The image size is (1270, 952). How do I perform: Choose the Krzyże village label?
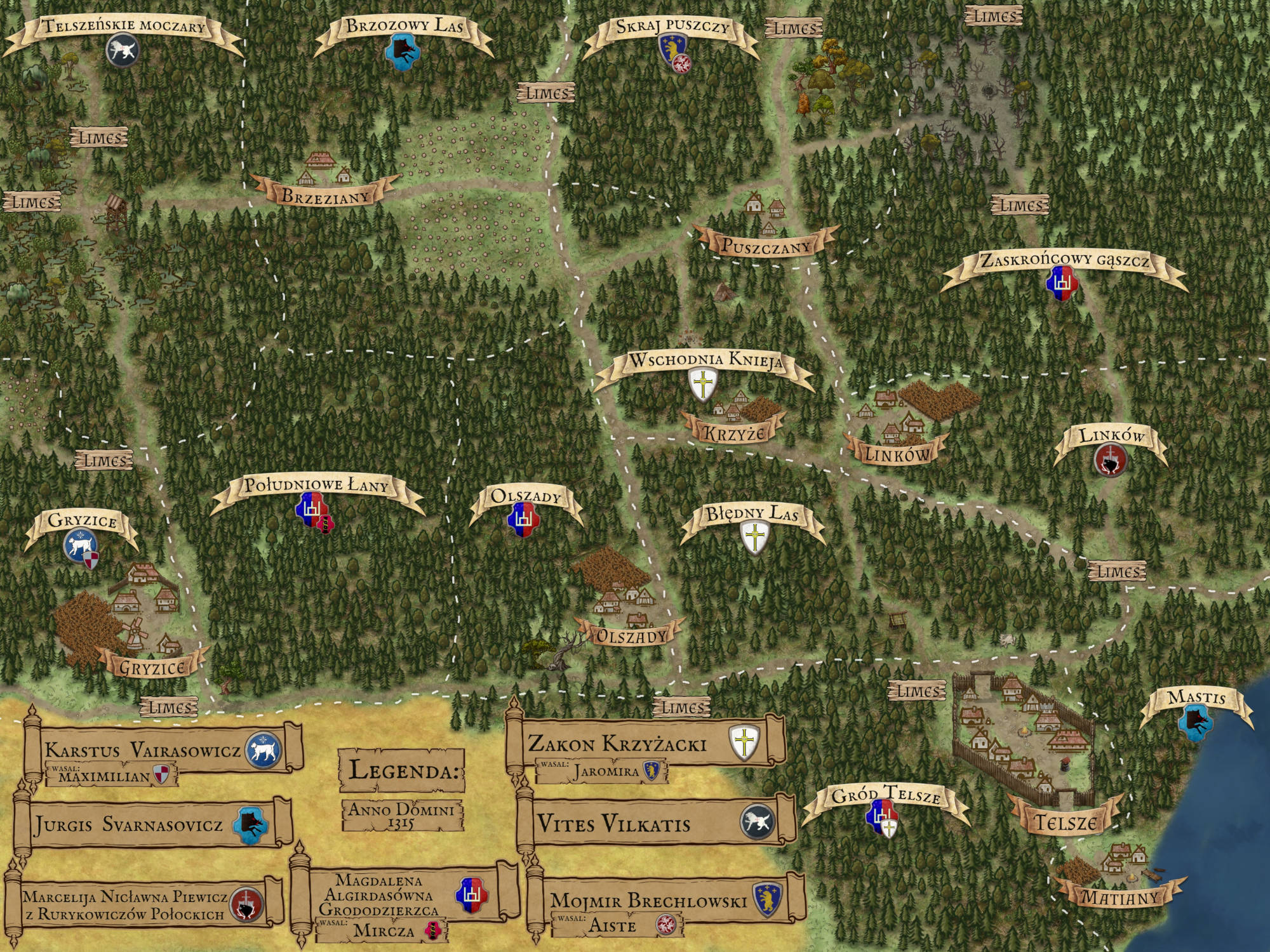click(733, 433)
